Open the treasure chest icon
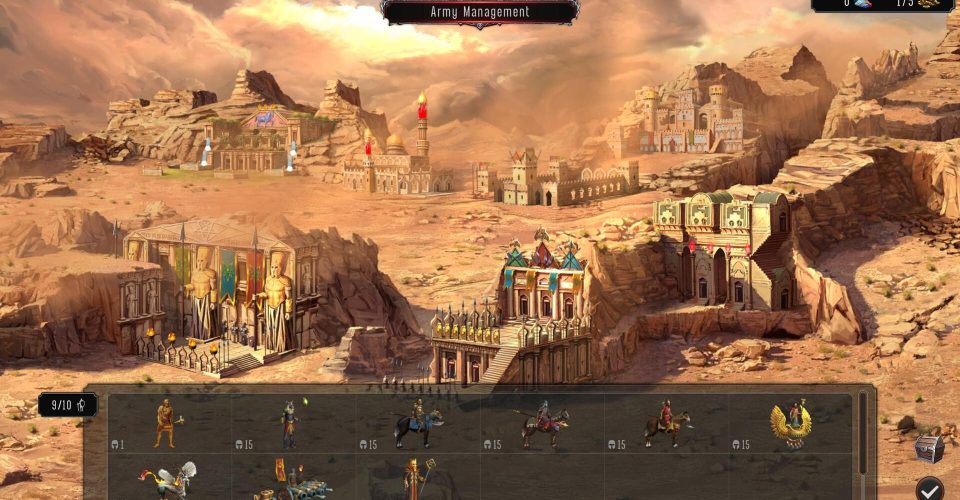960x500 pixels. [x=929, y=449]
